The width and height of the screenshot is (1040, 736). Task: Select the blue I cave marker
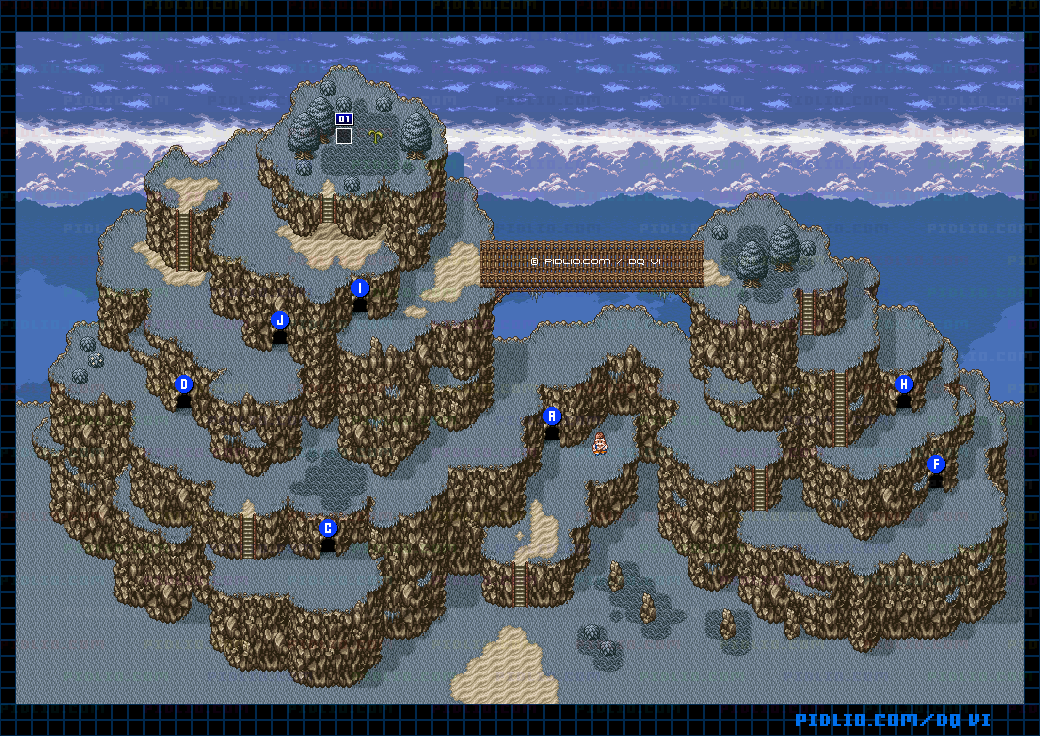pos(360,288)
